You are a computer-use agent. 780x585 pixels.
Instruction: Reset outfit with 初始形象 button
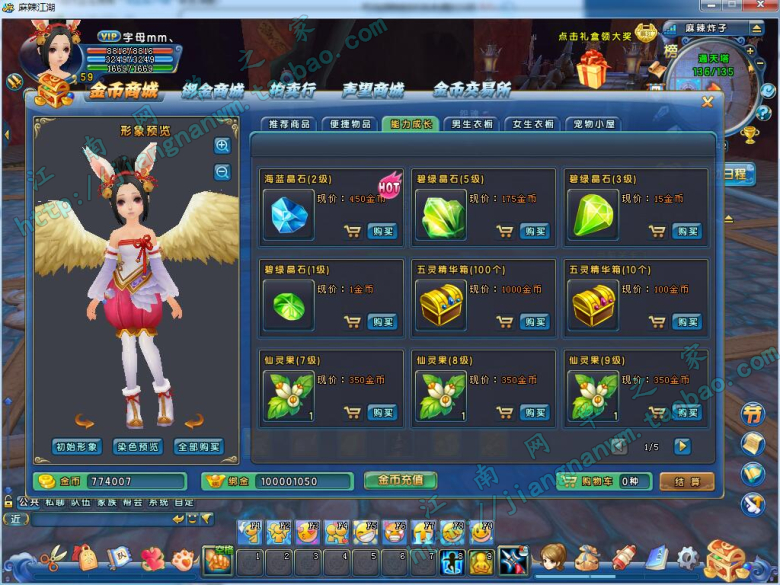tap(77, 446)
